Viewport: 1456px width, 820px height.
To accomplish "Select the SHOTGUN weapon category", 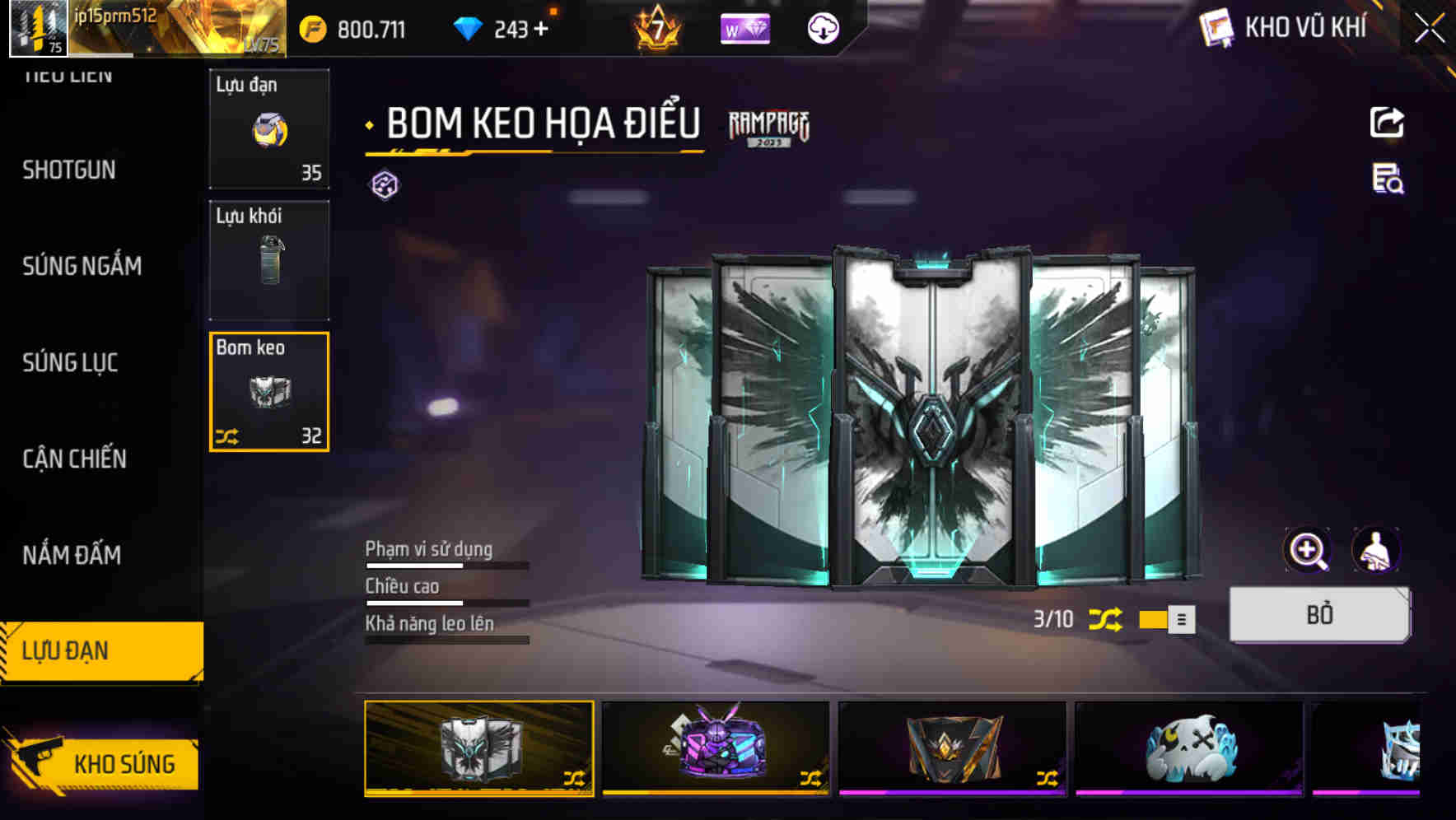I will coord(69,170).
